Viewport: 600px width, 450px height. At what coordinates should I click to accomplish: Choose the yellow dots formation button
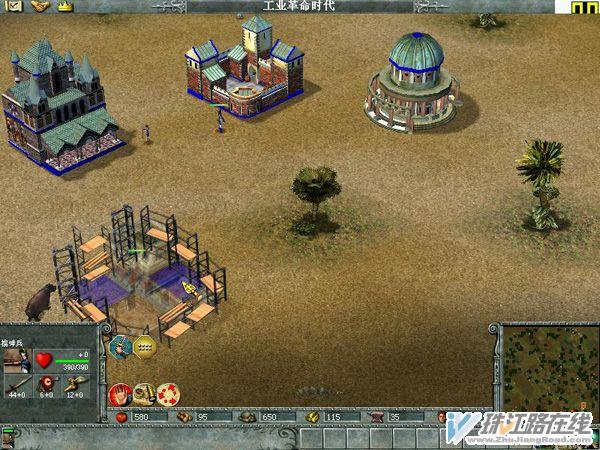click(144, 347)
